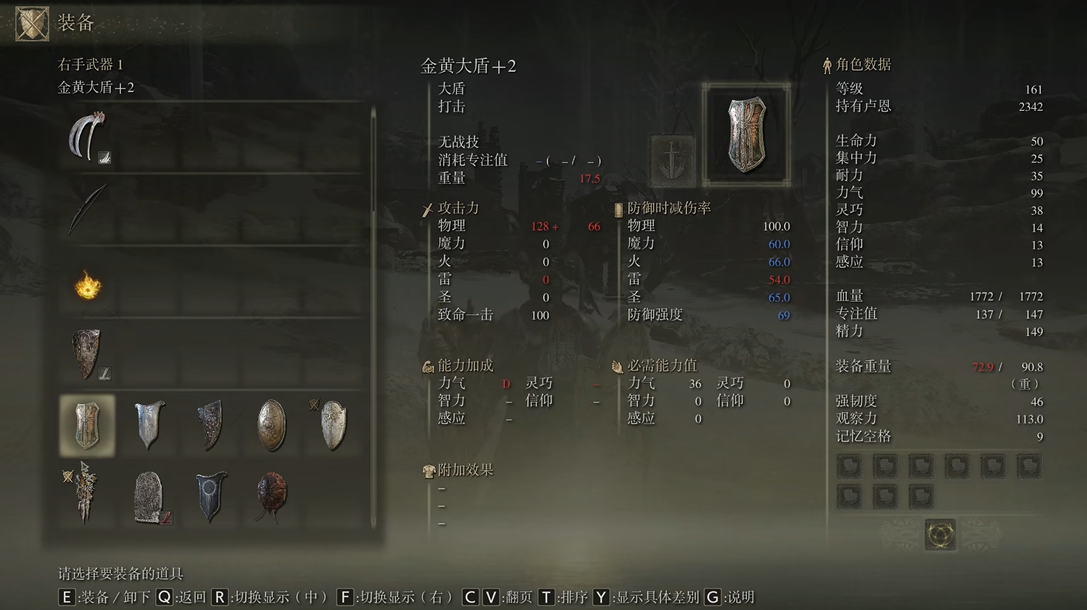Screen dimensions: 1087x610
Task: Pick the silver kite shield
Action: 149,425
